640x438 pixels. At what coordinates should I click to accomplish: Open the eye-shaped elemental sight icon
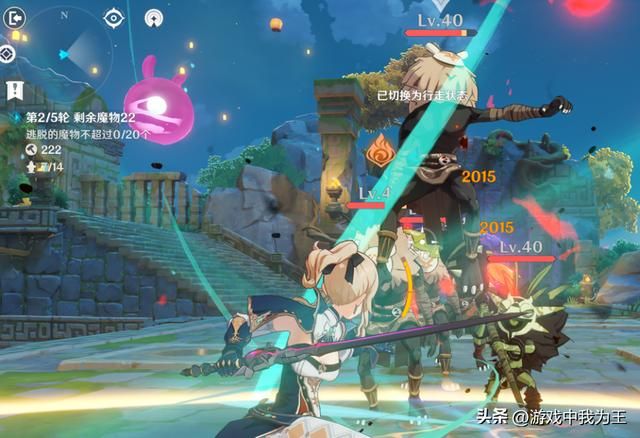click(114, 17)
